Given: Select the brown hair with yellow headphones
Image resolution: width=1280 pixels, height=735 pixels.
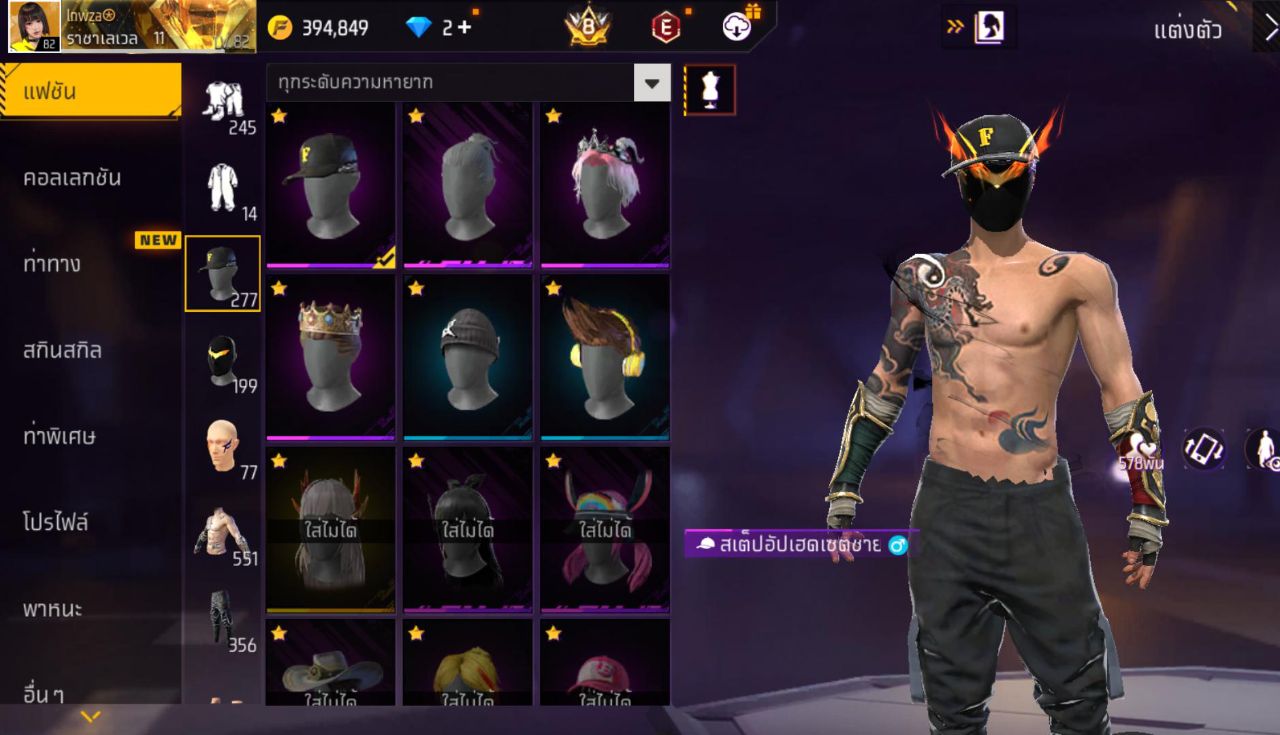Looking at the screenshot, I should click(x=605, y=357).
